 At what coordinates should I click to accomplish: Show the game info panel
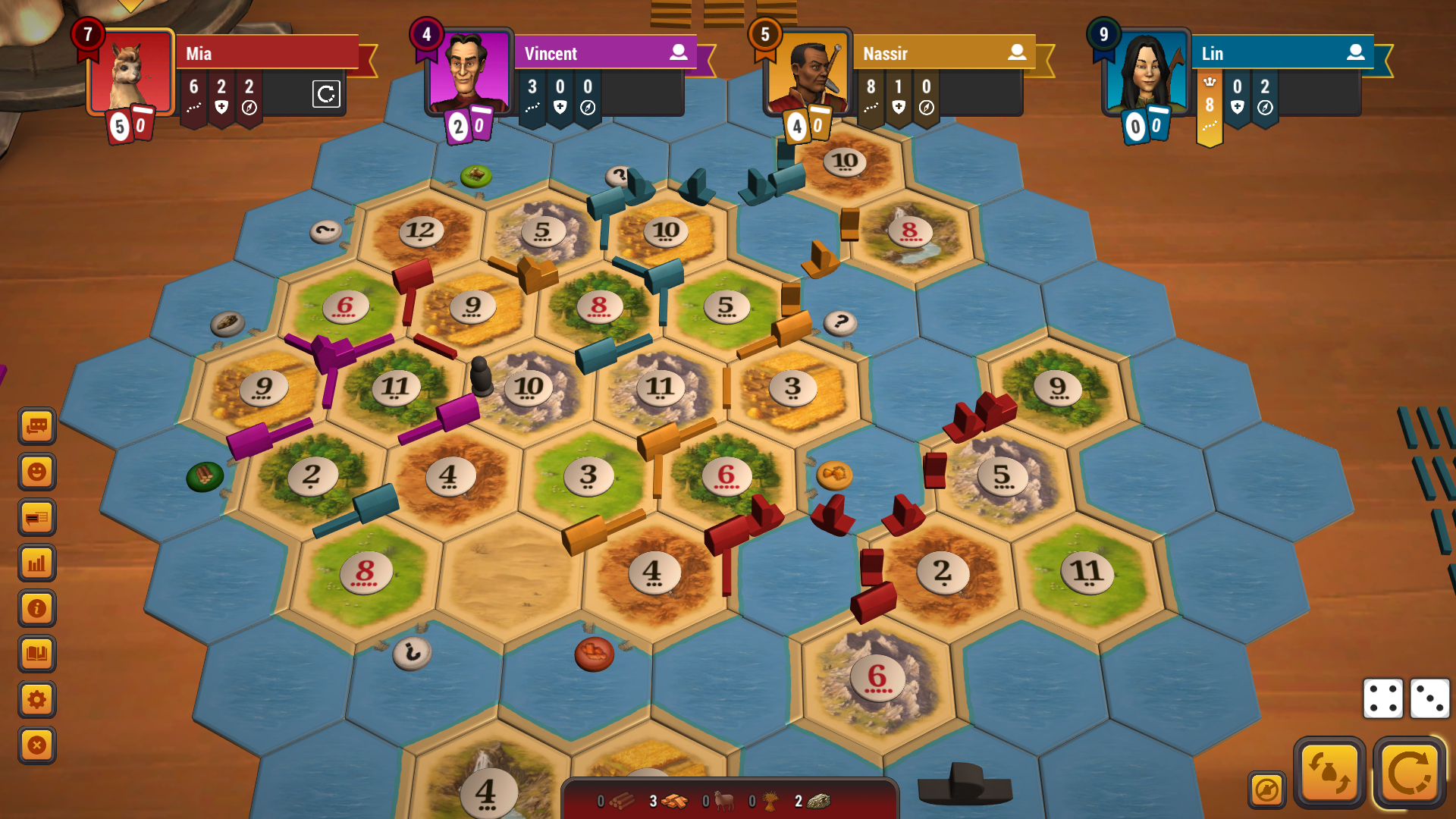pyautogui.click(x=37, y=608)
